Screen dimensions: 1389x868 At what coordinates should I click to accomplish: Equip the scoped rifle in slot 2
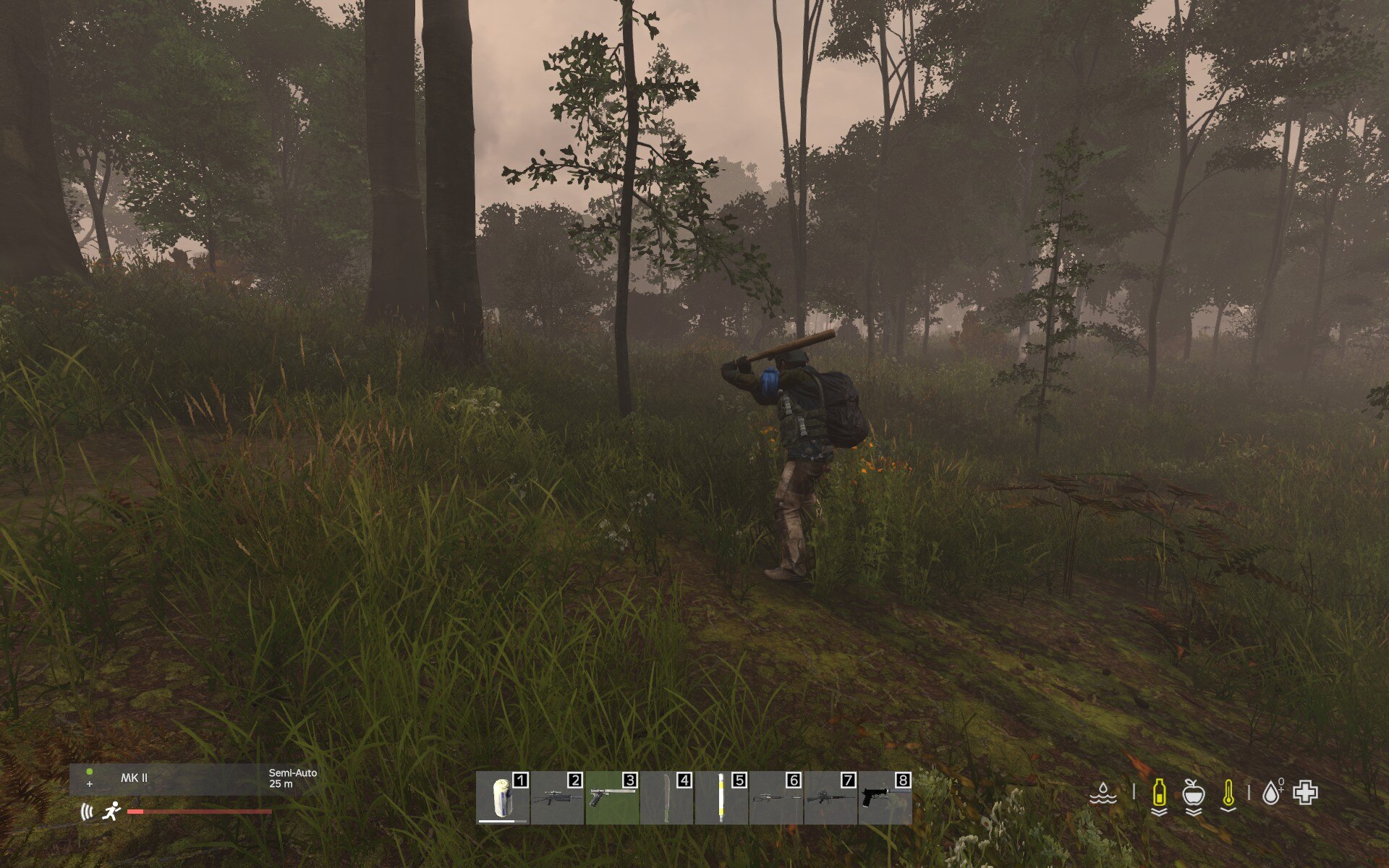point(557,797)
